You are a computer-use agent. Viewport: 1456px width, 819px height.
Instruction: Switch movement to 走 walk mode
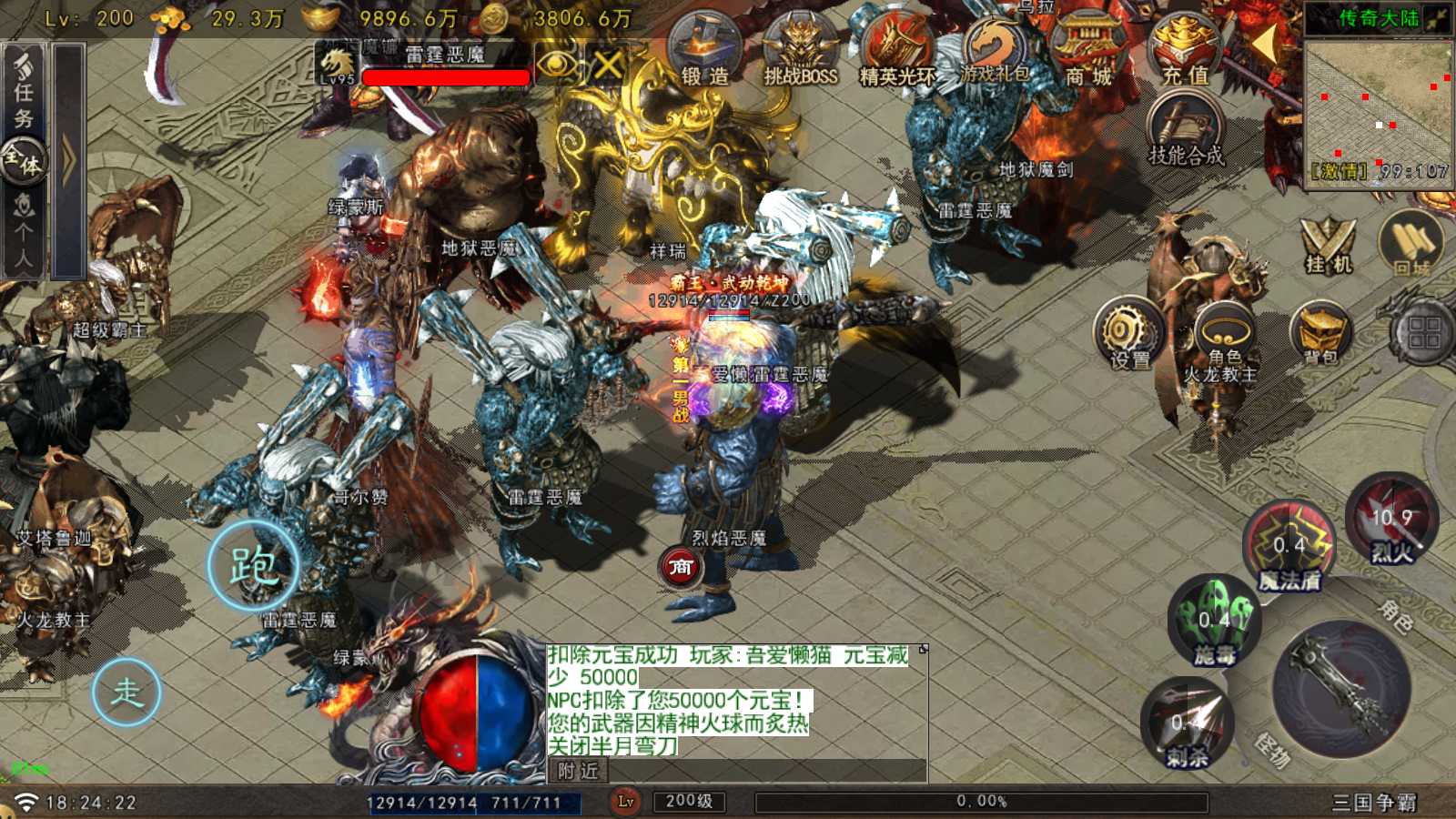coord(126,693)
